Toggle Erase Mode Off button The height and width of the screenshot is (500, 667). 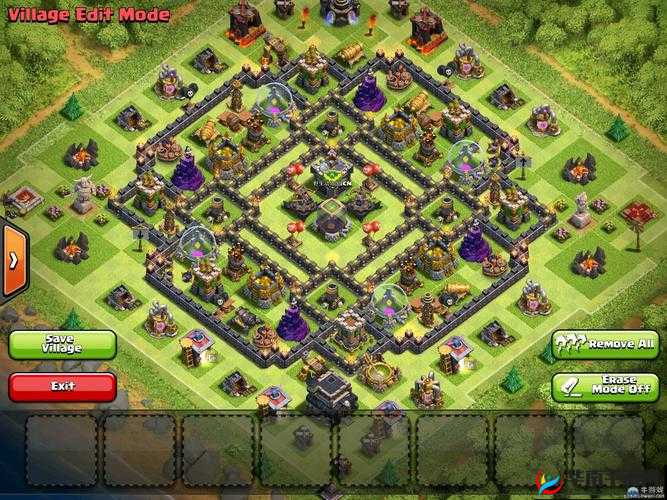pos(604,386)
